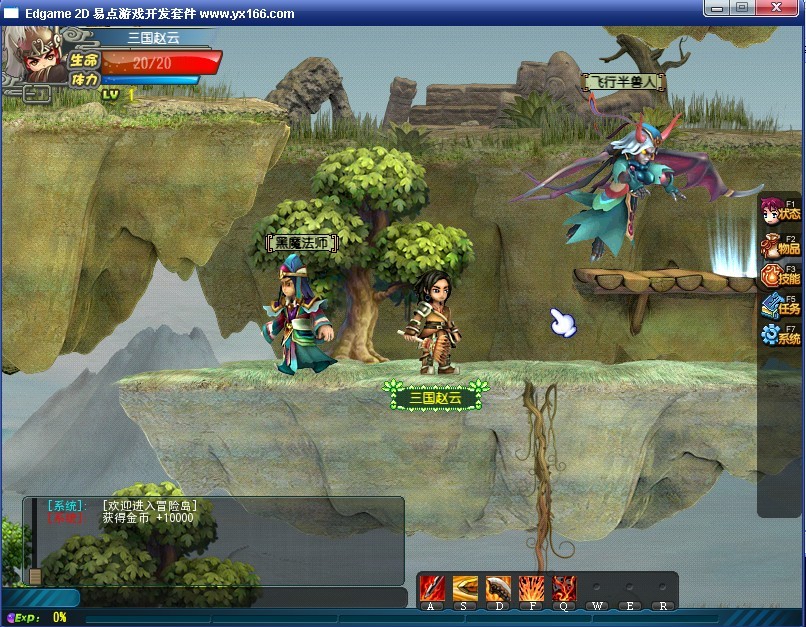This screenshot has height=627, width=806.
Task: Trigger the curved blade skill
Action: 498,588
